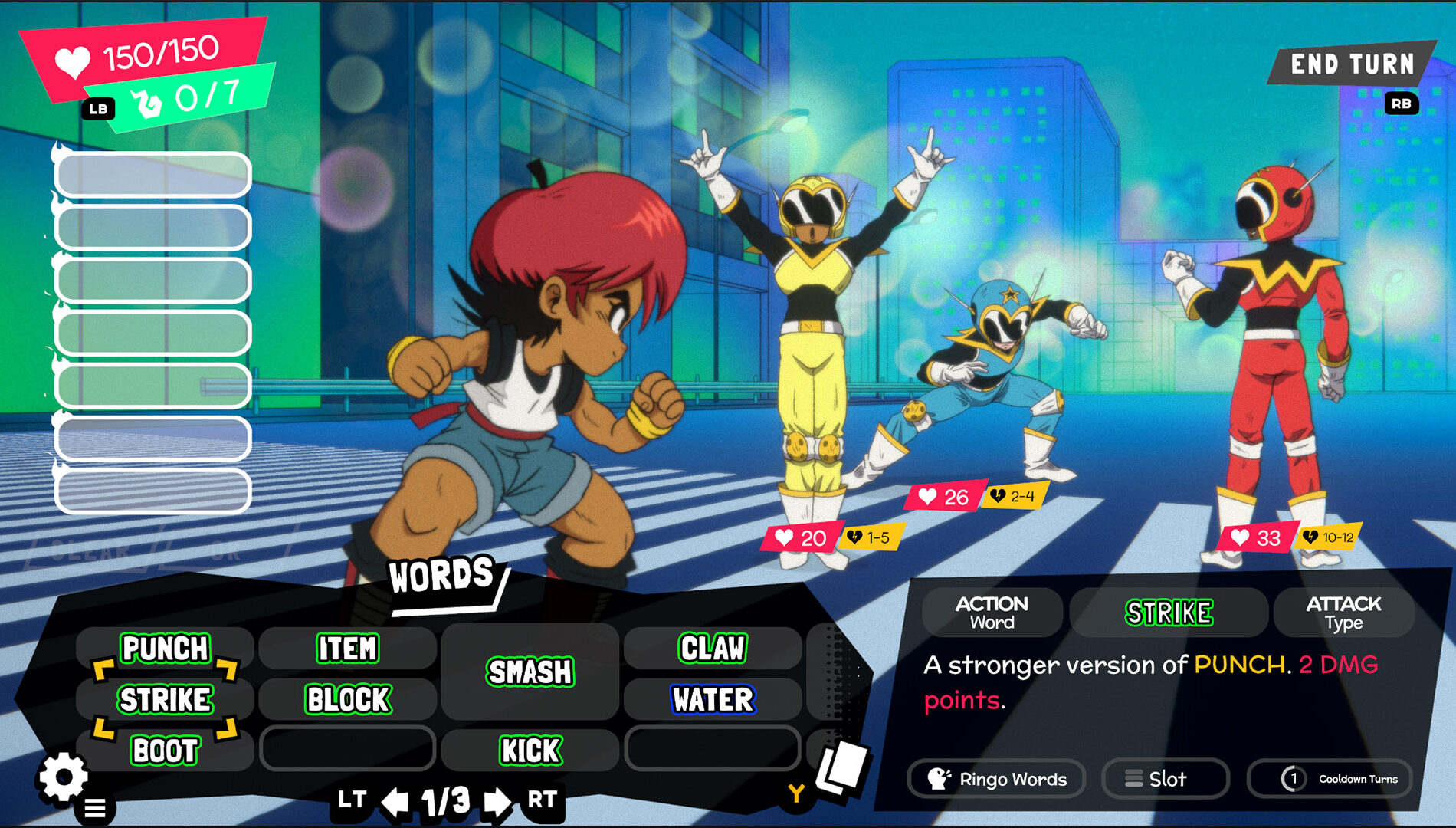Click the Ringo Words tag
This screenshot has width=1456, height=828.
click(996, 779)
